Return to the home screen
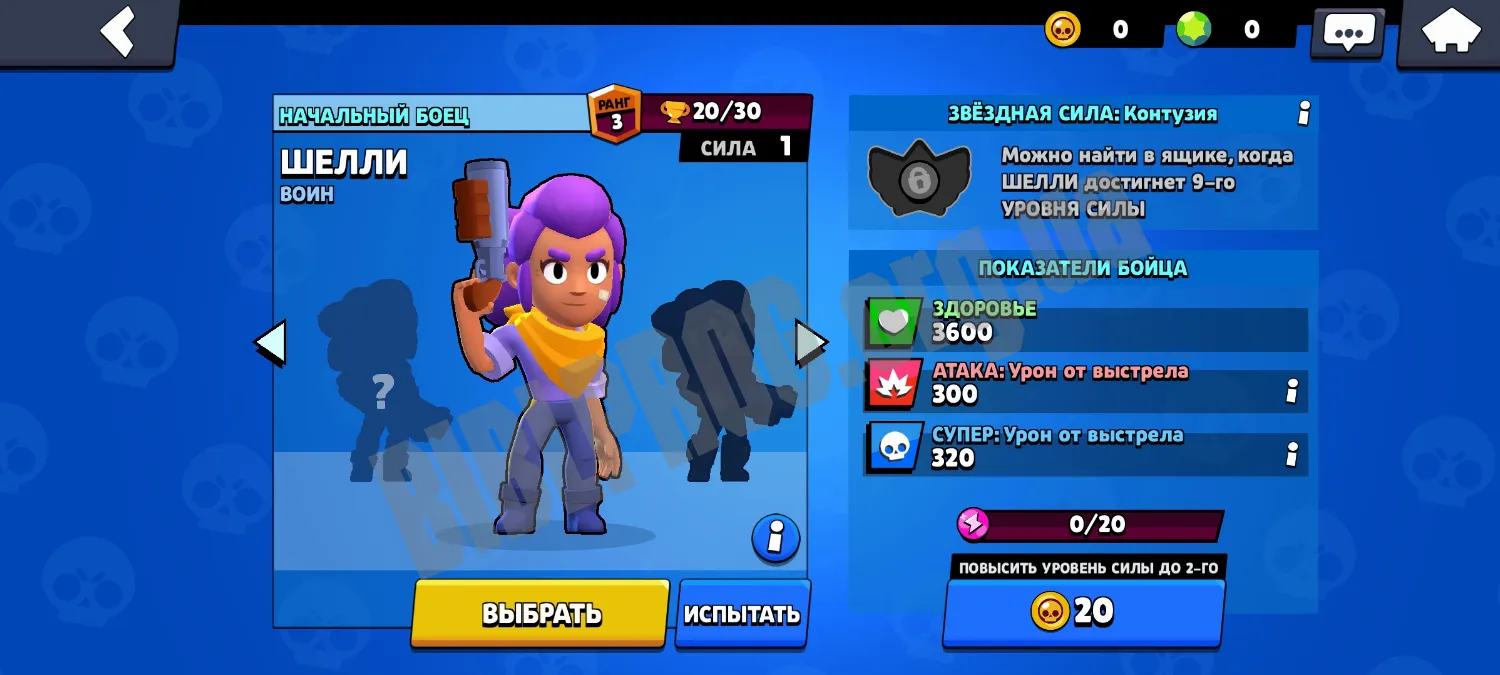This screenshot has height=675, width=1500. [x=1451, y=32]
